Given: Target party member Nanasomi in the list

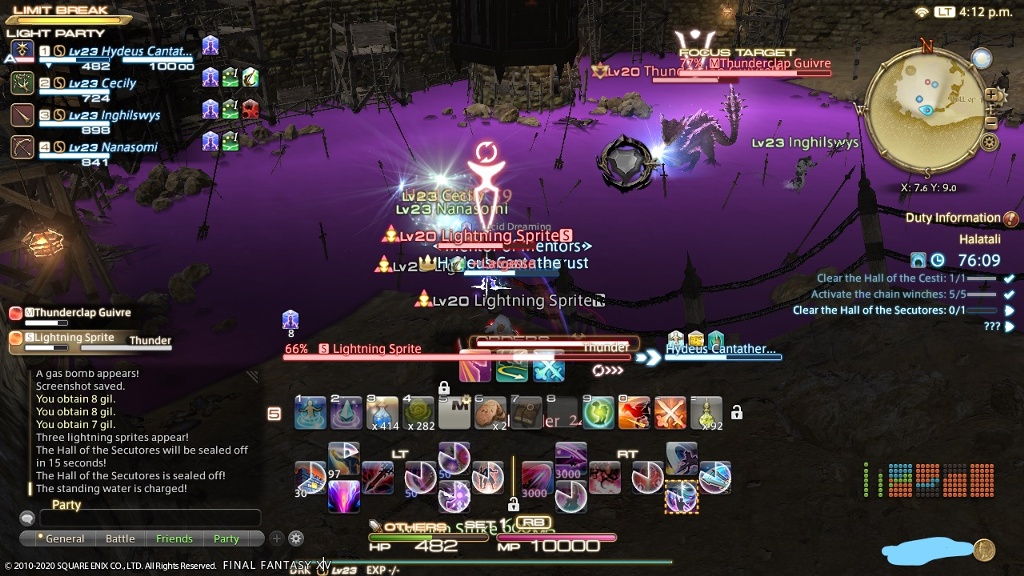Looking at the screenshot, I should click(105, 148).
